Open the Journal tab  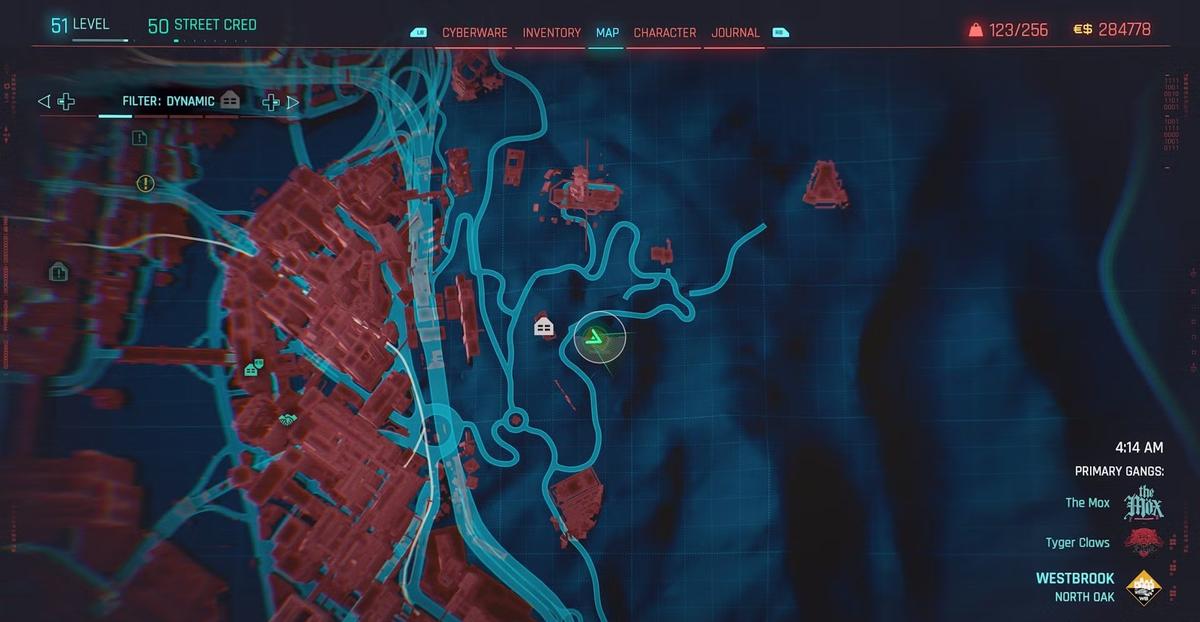pyautogui.click(x=735, y=33)
